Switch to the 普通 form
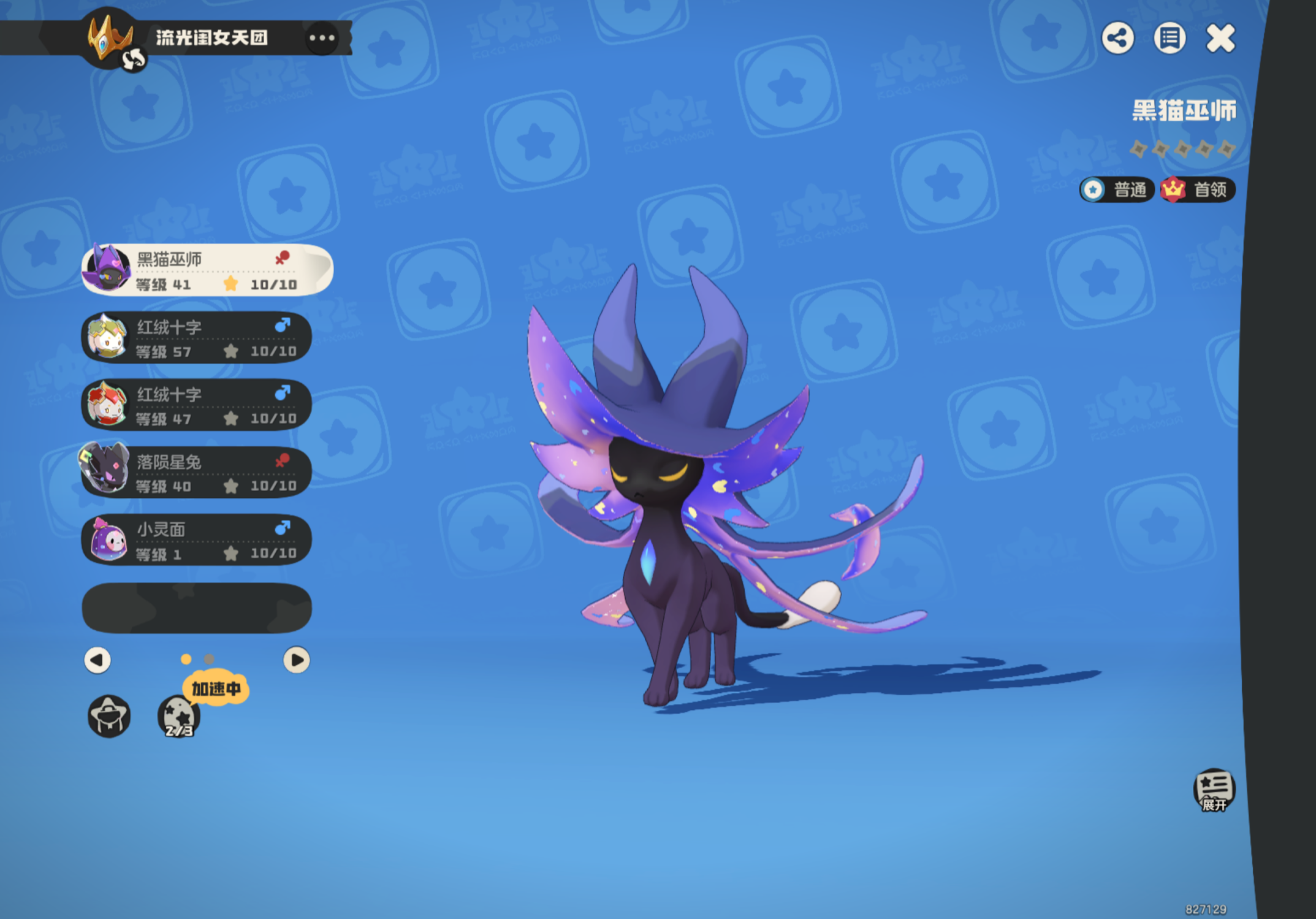The image size is (1316, 919). (1117, 189)
